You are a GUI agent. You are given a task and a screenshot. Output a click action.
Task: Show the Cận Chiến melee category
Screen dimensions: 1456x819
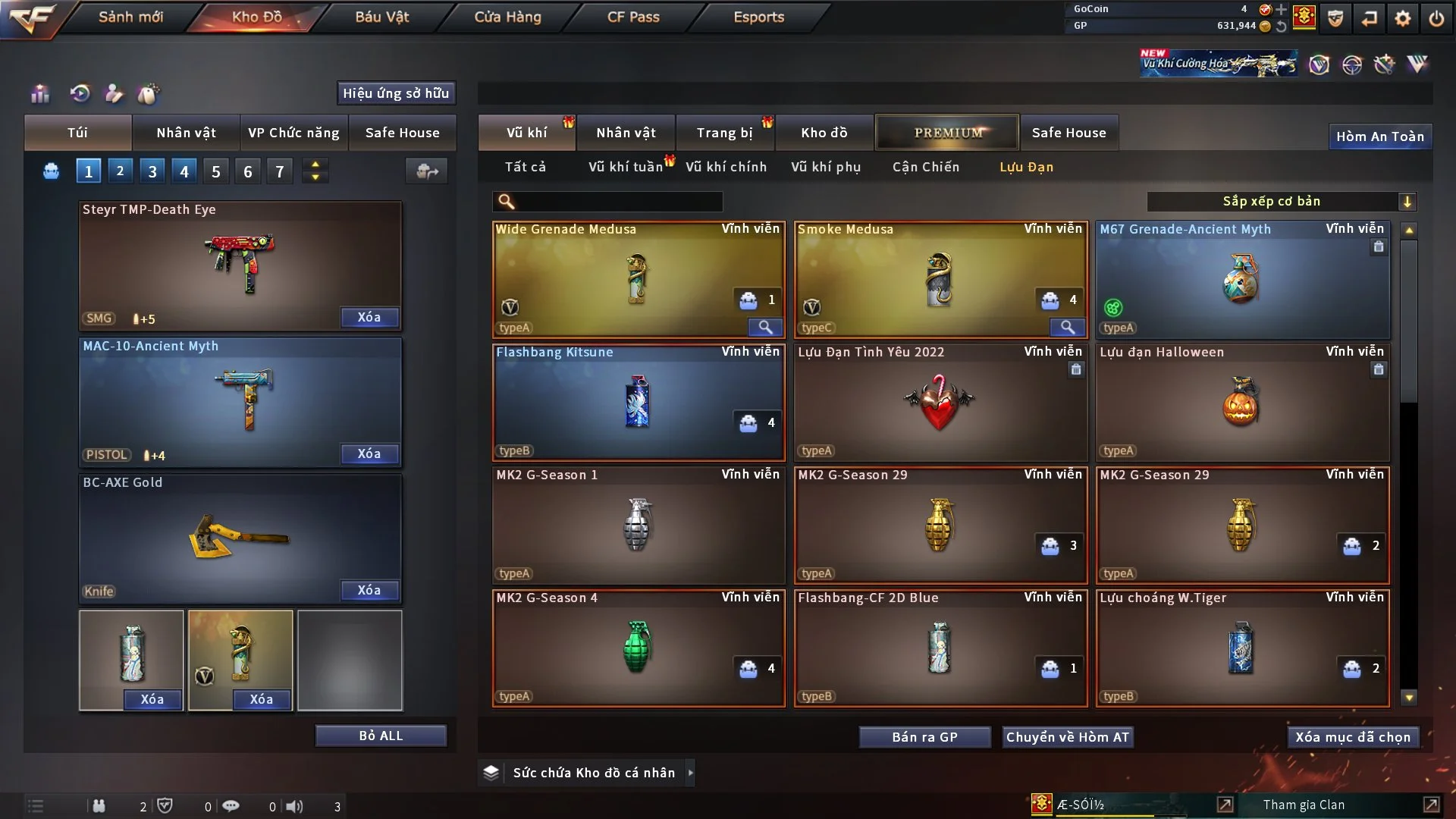click(x=925, y=167)
